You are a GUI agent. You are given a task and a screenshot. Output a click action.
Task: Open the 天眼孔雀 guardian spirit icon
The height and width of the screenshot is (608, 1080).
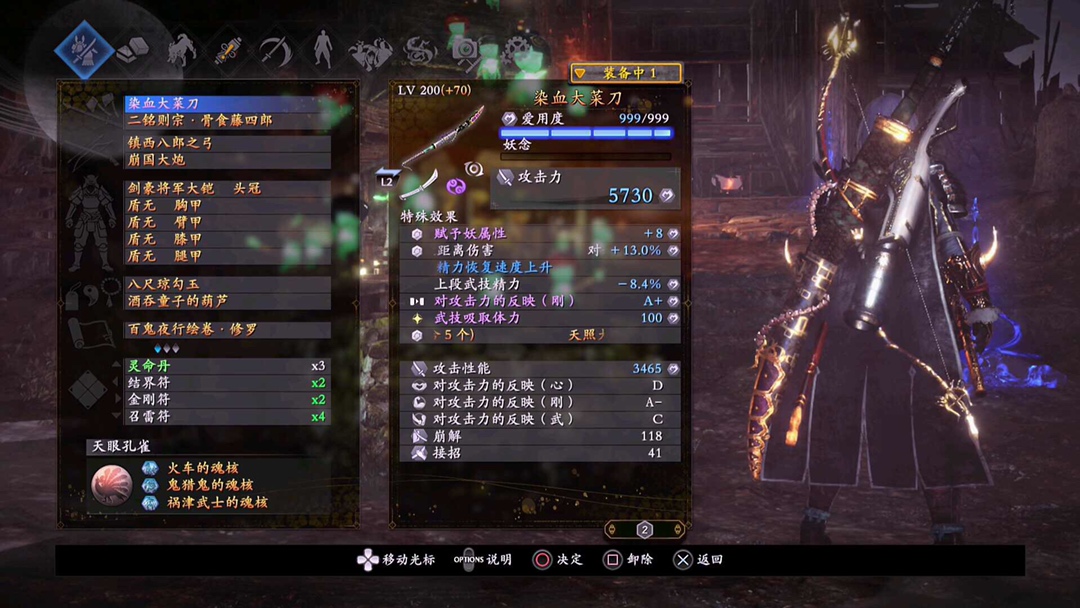[111, 484]
